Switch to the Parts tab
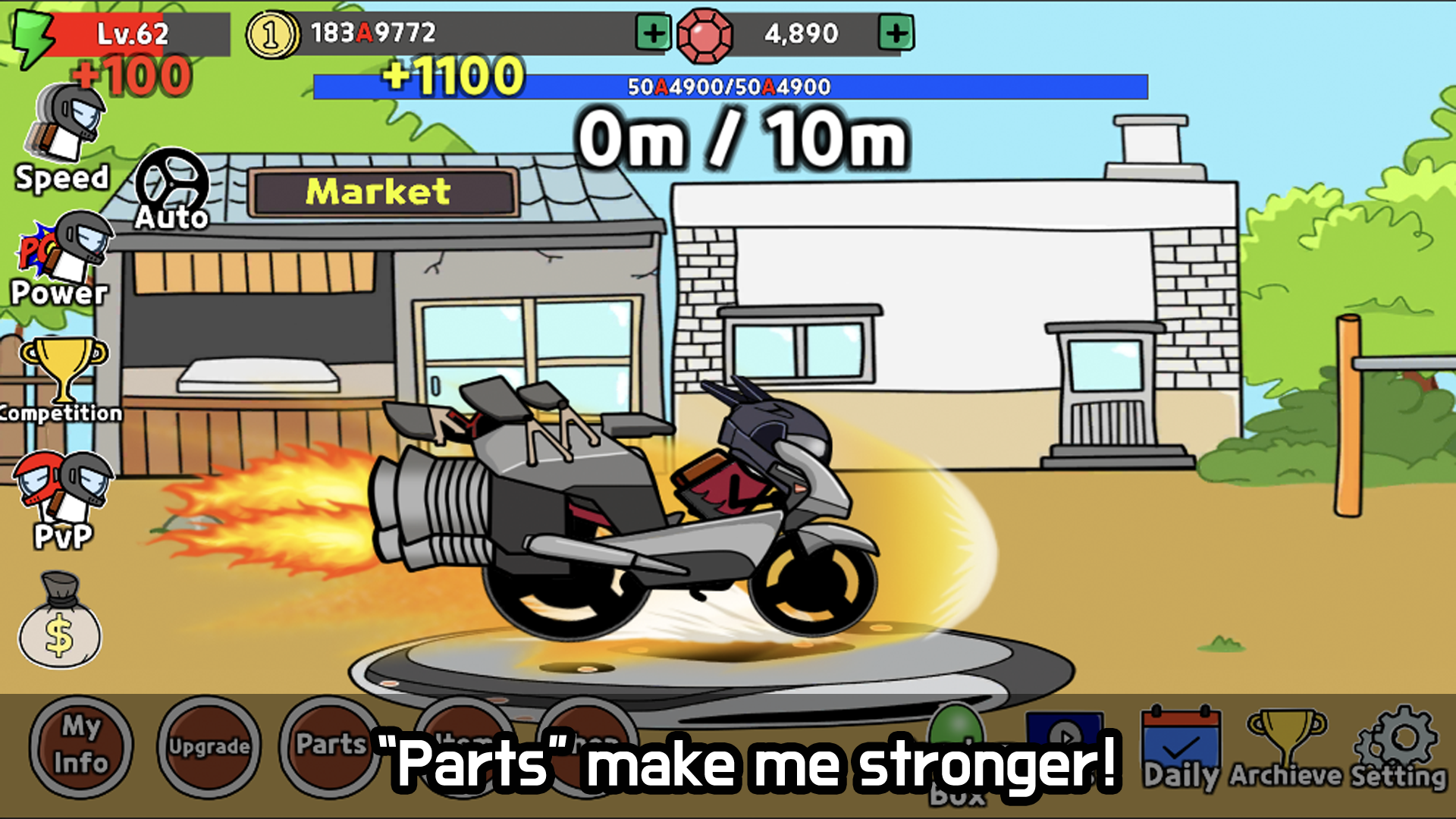 [328, 747]
